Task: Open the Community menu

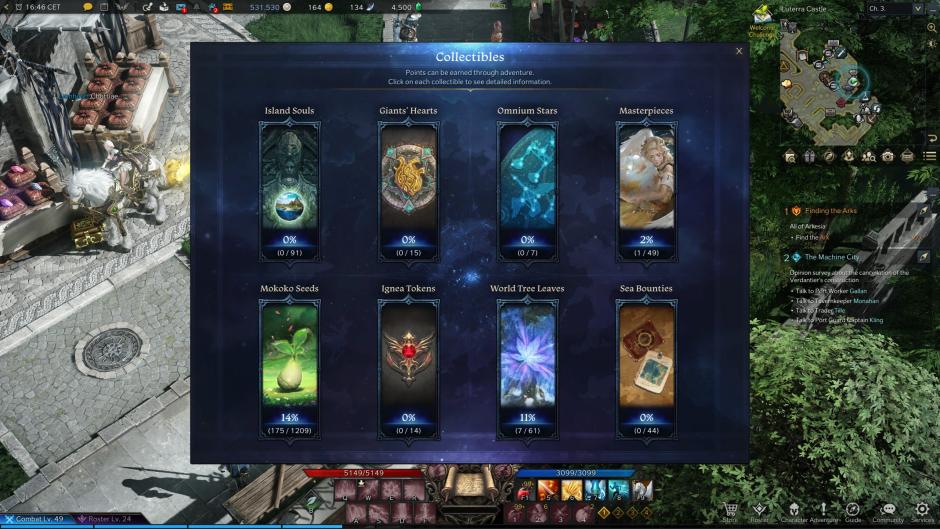Action: coord(887,512)
